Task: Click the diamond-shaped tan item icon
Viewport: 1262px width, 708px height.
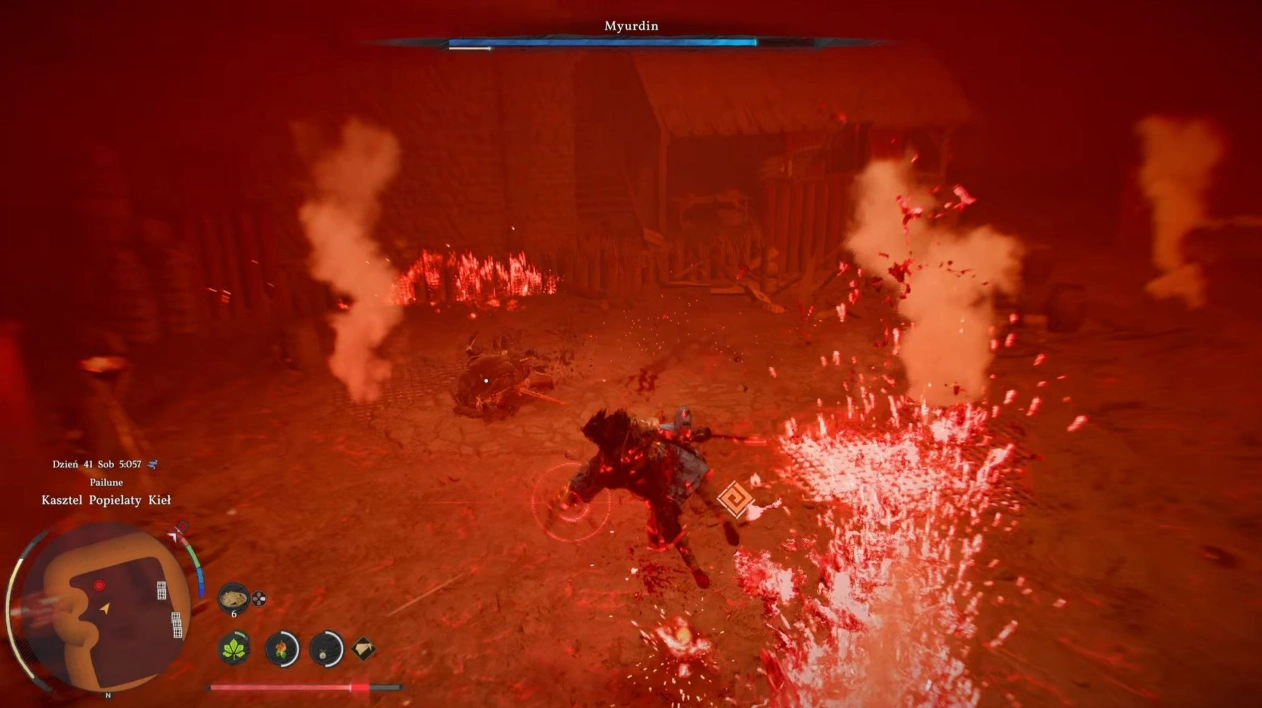Action: 362,648
